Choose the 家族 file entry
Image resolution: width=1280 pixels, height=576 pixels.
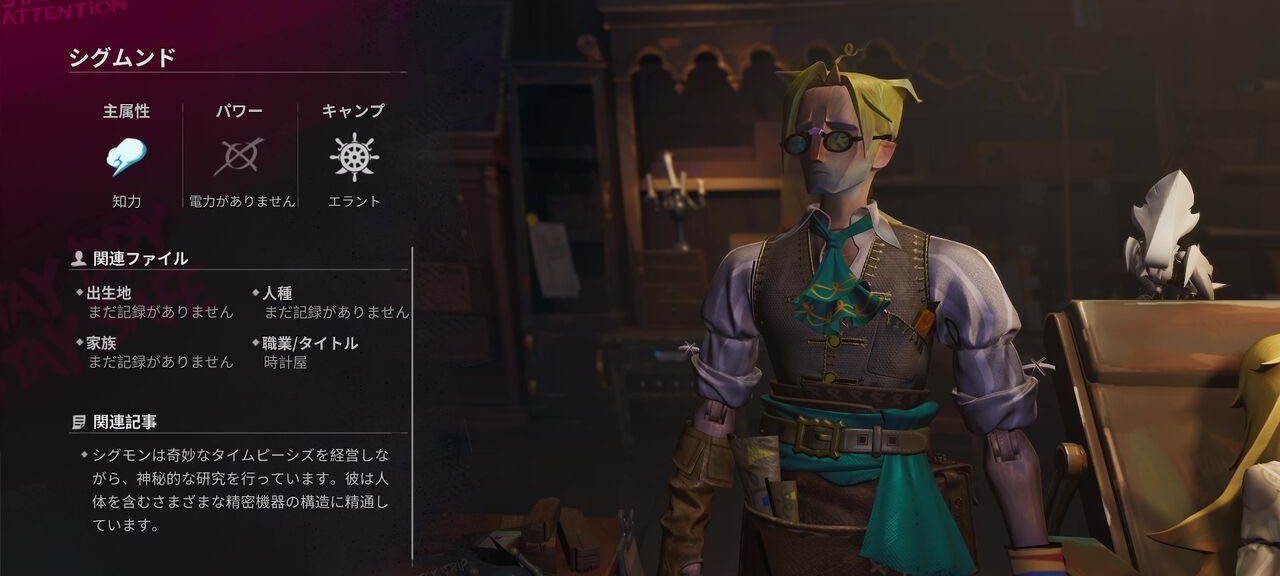(x=155, y=352)
